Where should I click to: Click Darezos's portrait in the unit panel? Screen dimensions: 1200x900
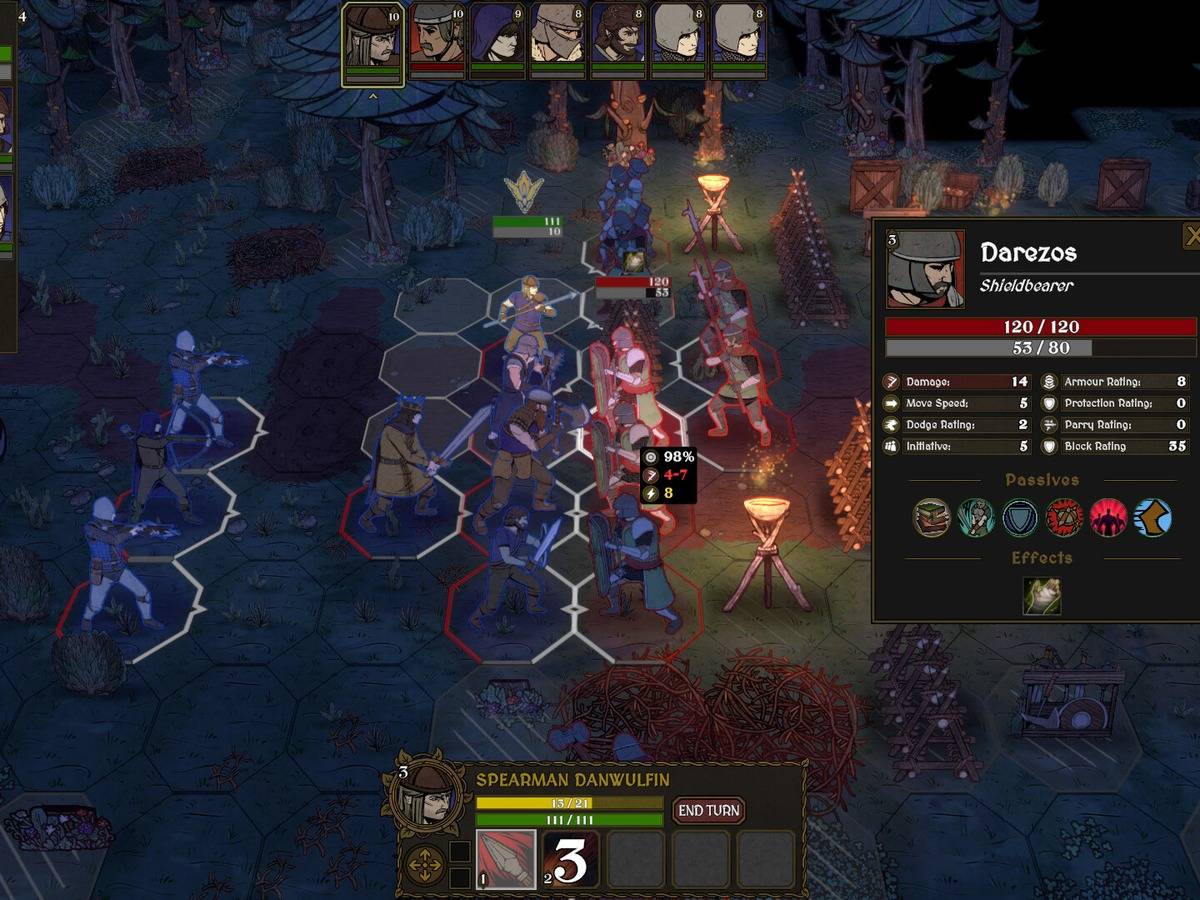[x=926, y=270]
